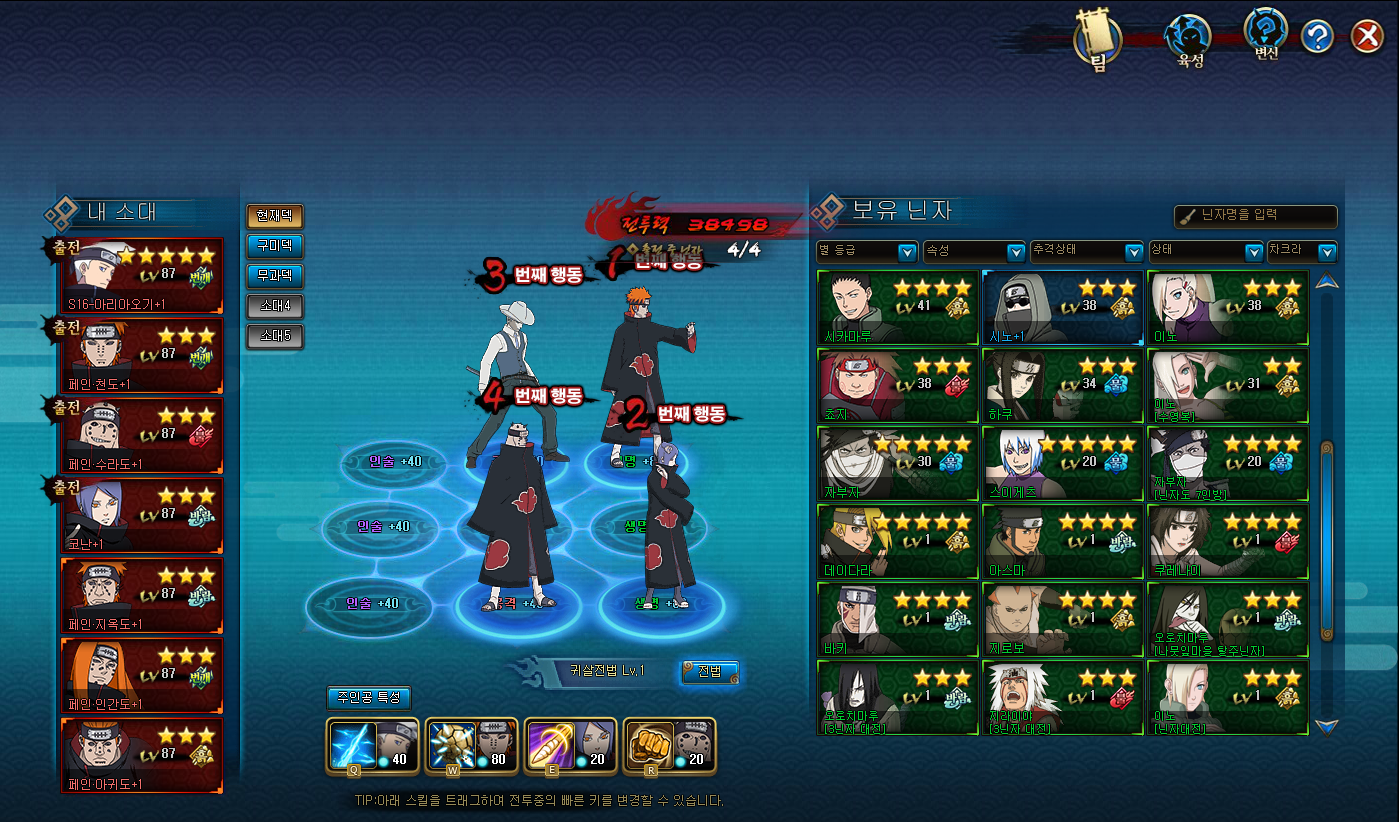1399x822 pixels.
Task: Open the 전법 tactics button
Action: click(710, 671)
